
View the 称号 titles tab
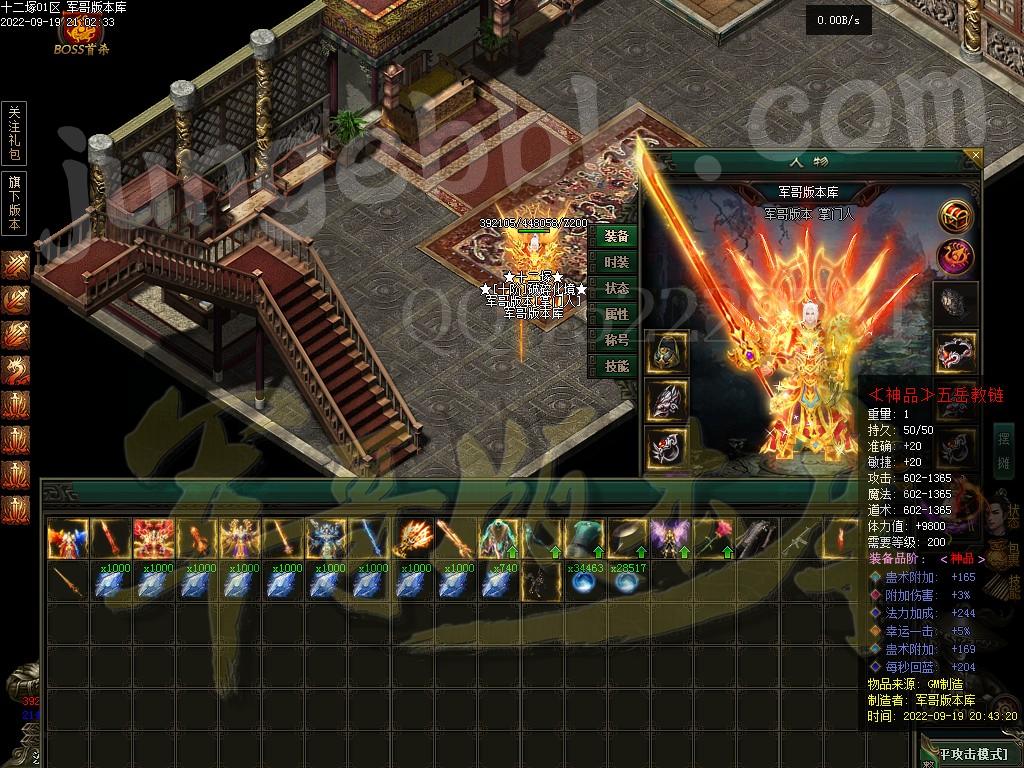[x=617, y=340]
